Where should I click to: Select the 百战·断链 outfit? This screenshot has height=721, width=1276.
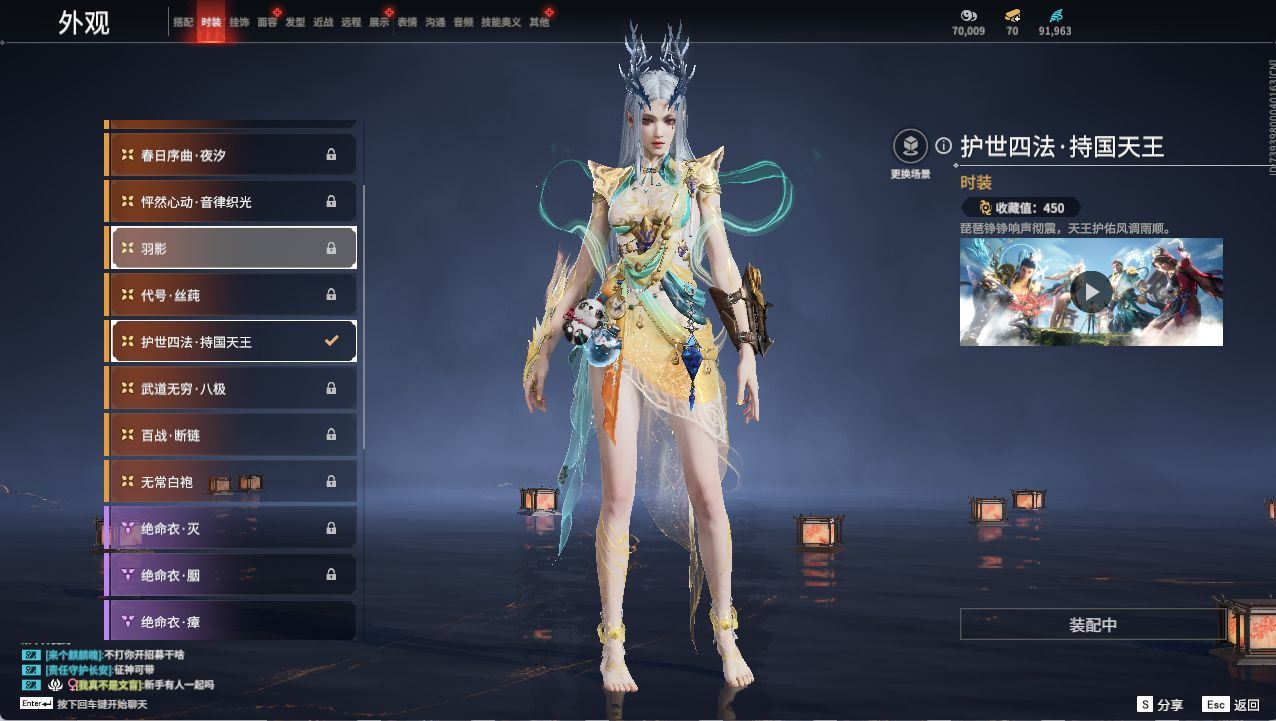[x=231, y=435]
